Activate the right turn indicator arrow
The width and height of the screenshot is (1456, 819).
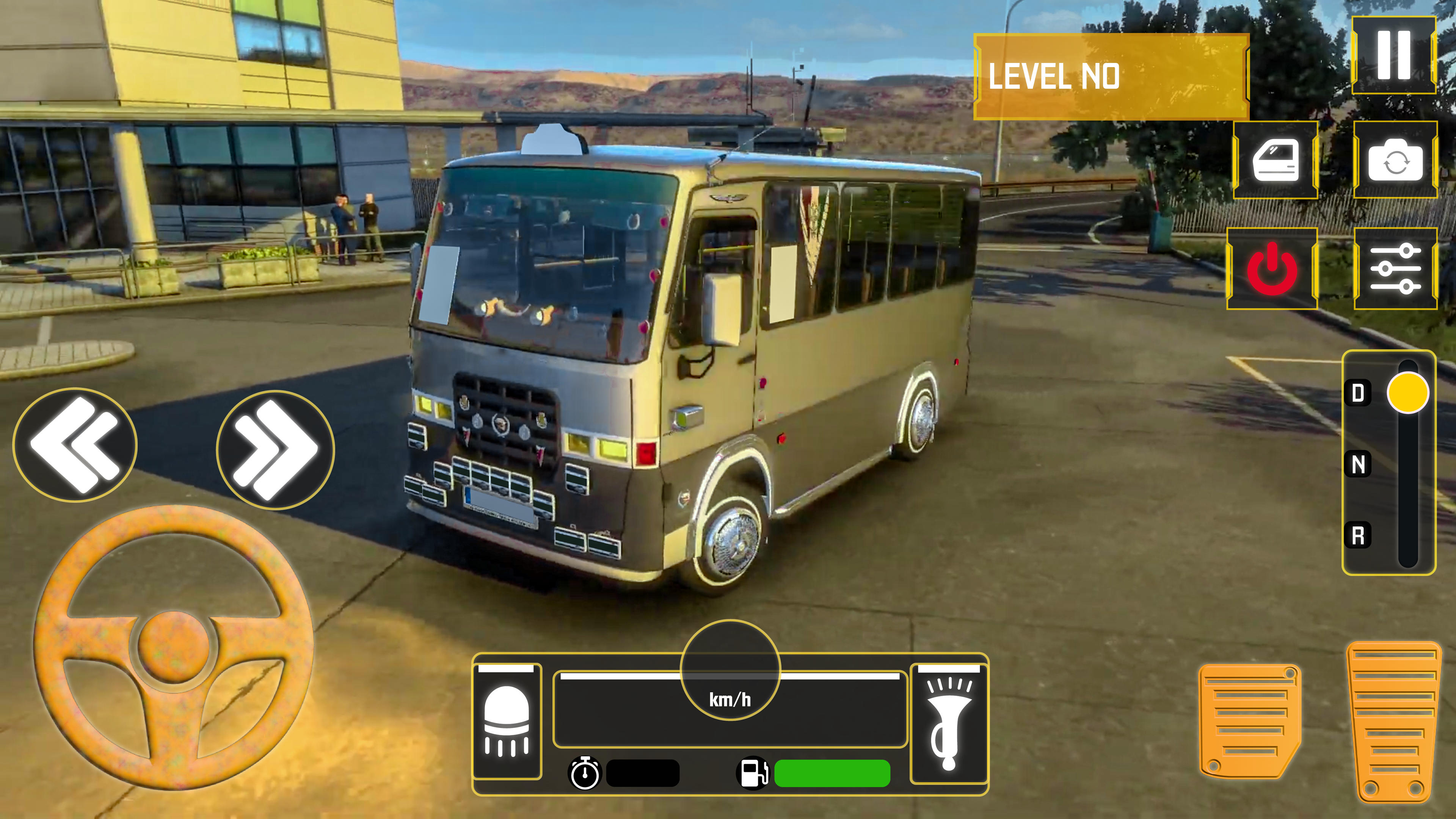click(275, 450)
